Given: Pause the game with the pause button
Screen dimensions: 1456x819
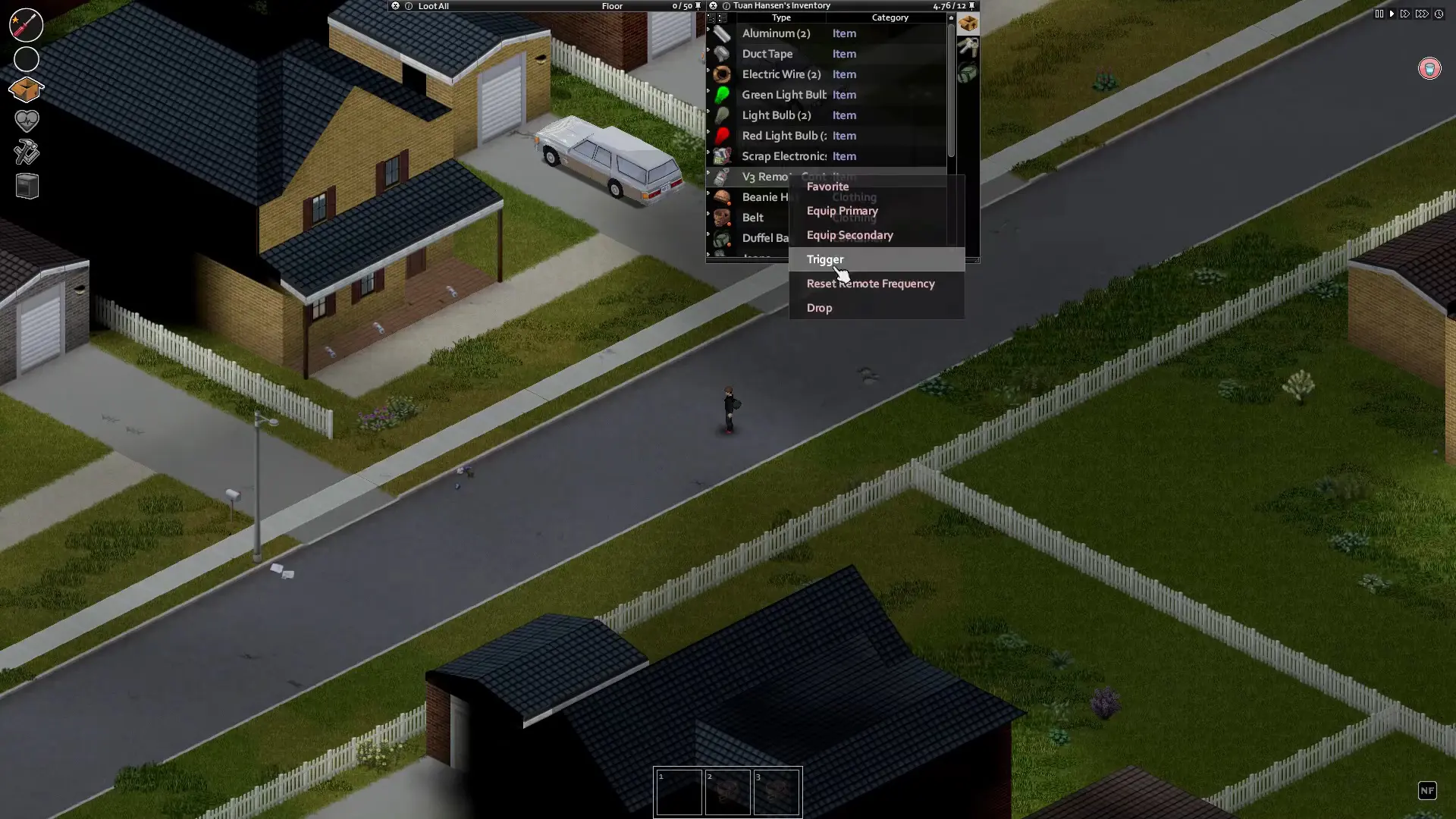Looking at the screenshot, I should tap(1379, 14).
